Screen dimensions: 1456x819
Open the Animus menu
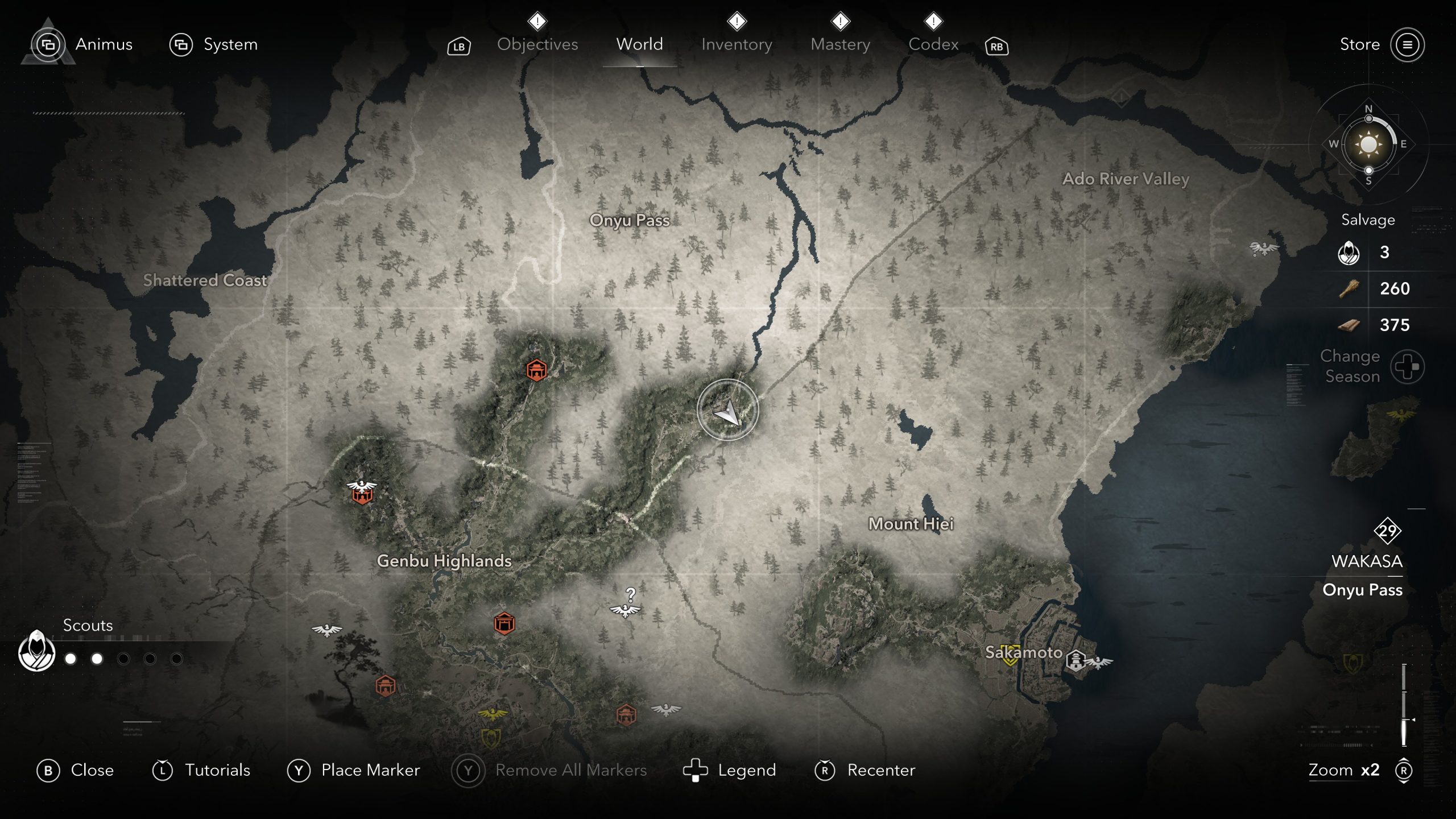(x=82, y=44)
